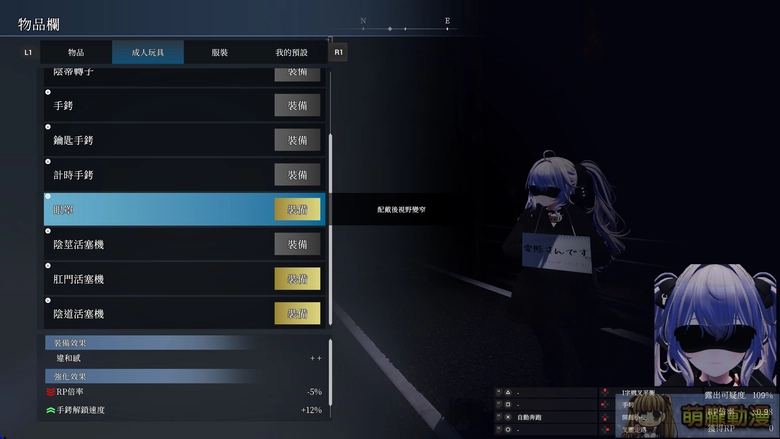Select the 成人玩具 tab
The width and height of the screenshot is (780, 439).
tap(147, 52)
